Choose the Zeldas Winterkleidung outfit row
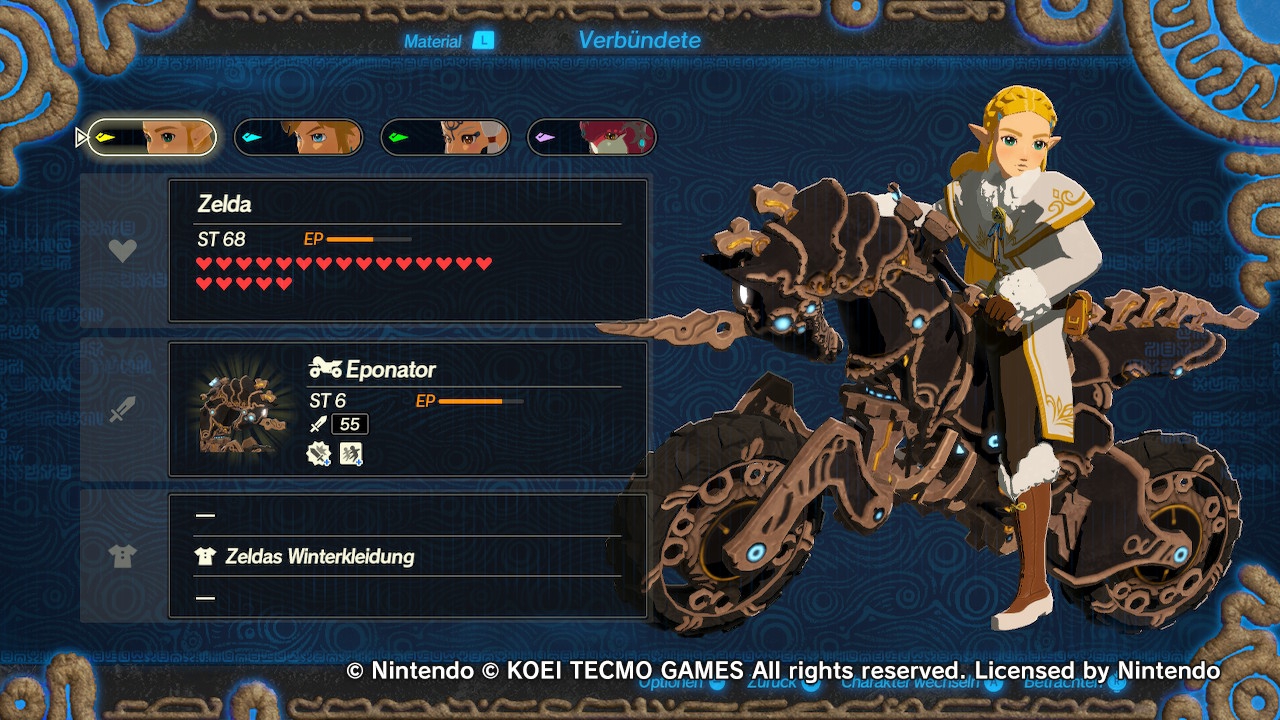Screen dimensions: 1280x720 point(318,556)
